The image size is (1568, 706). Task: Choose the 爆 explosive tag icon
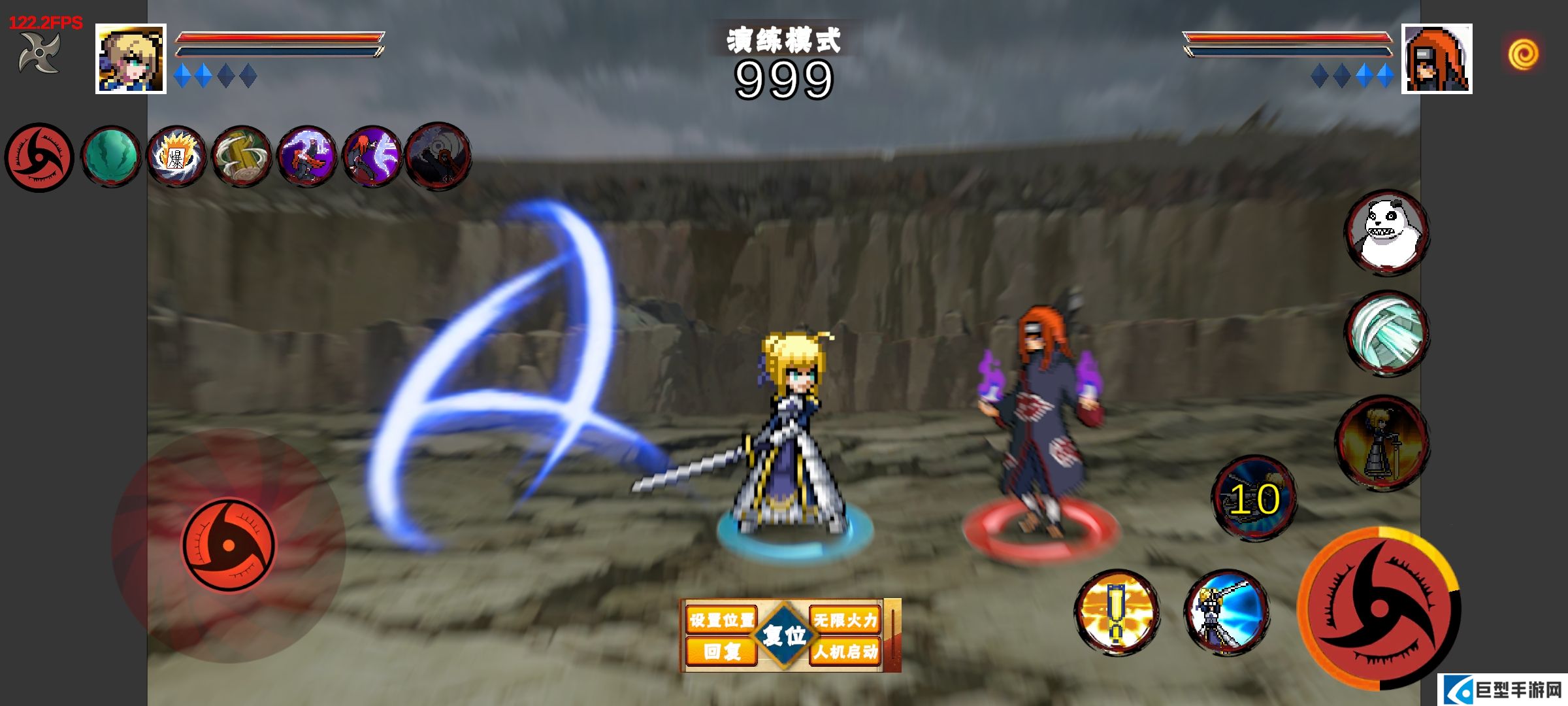point(176,157)
